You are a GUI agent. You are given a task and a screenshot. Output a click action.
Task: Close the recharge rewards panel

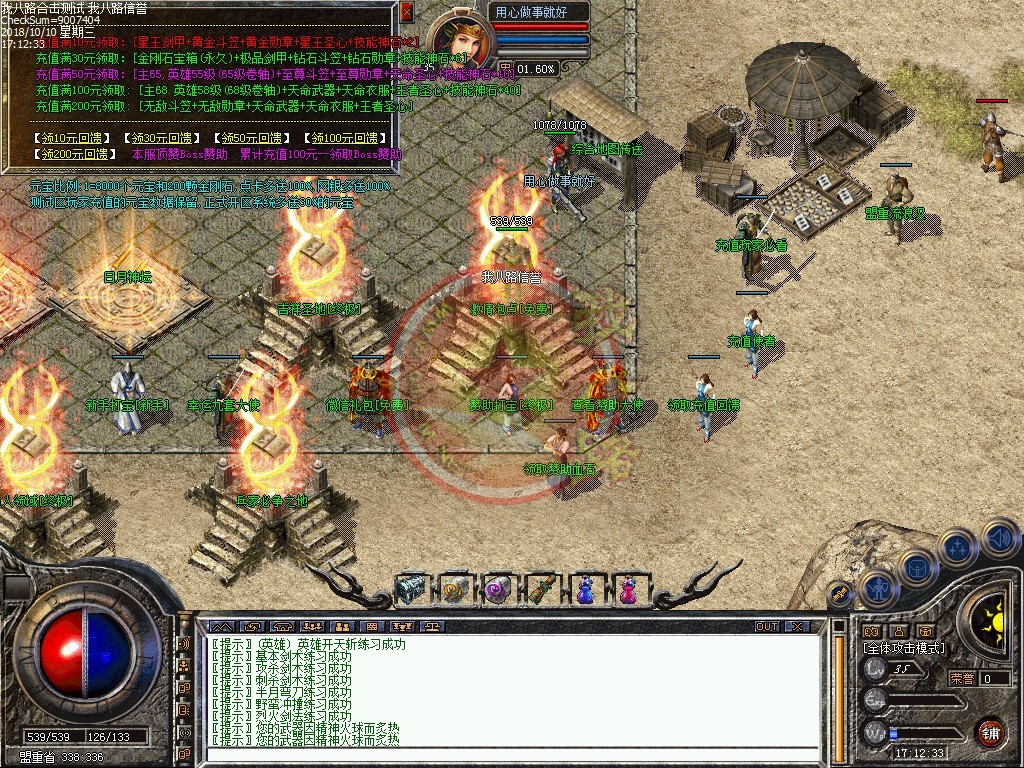406,12
